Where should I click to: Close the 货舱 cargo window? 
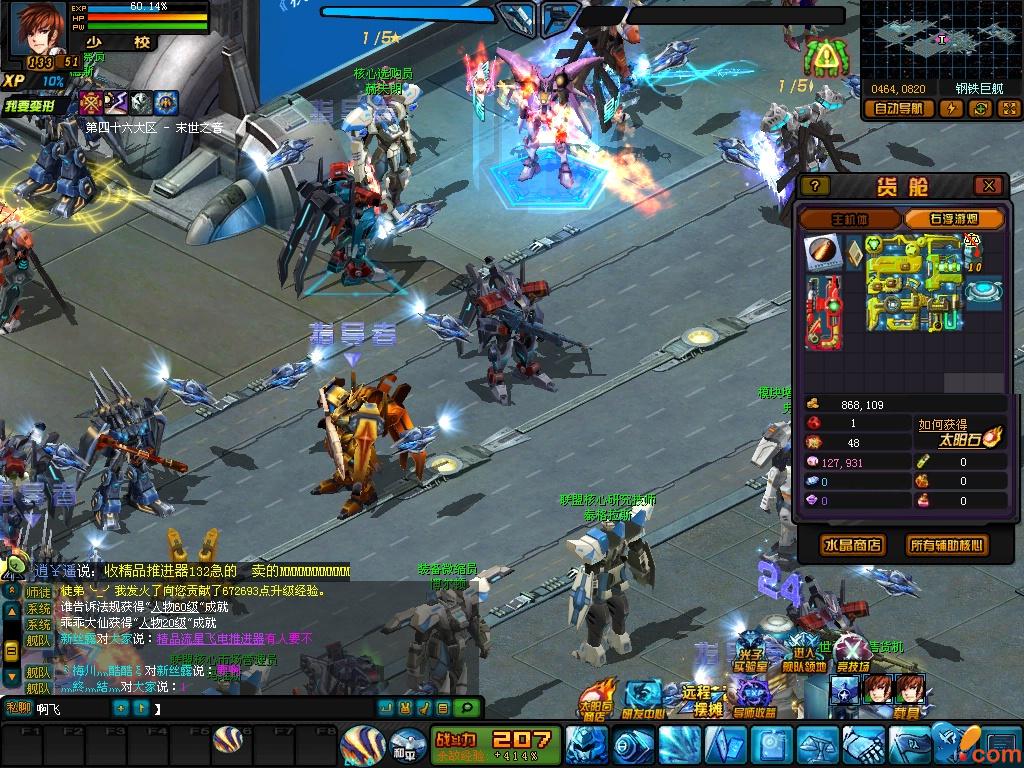click(988, 186)
